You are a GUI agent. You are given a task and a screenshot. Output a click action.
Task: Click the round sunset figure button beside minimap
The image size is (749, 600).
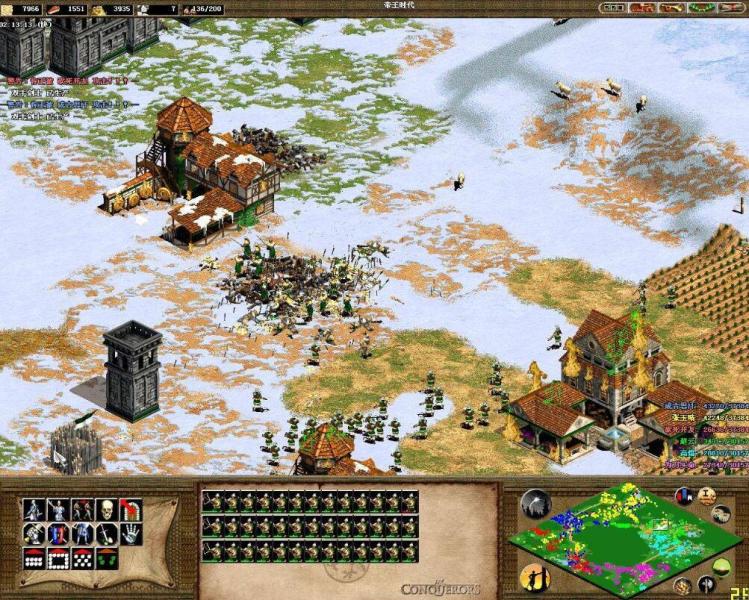533,577
